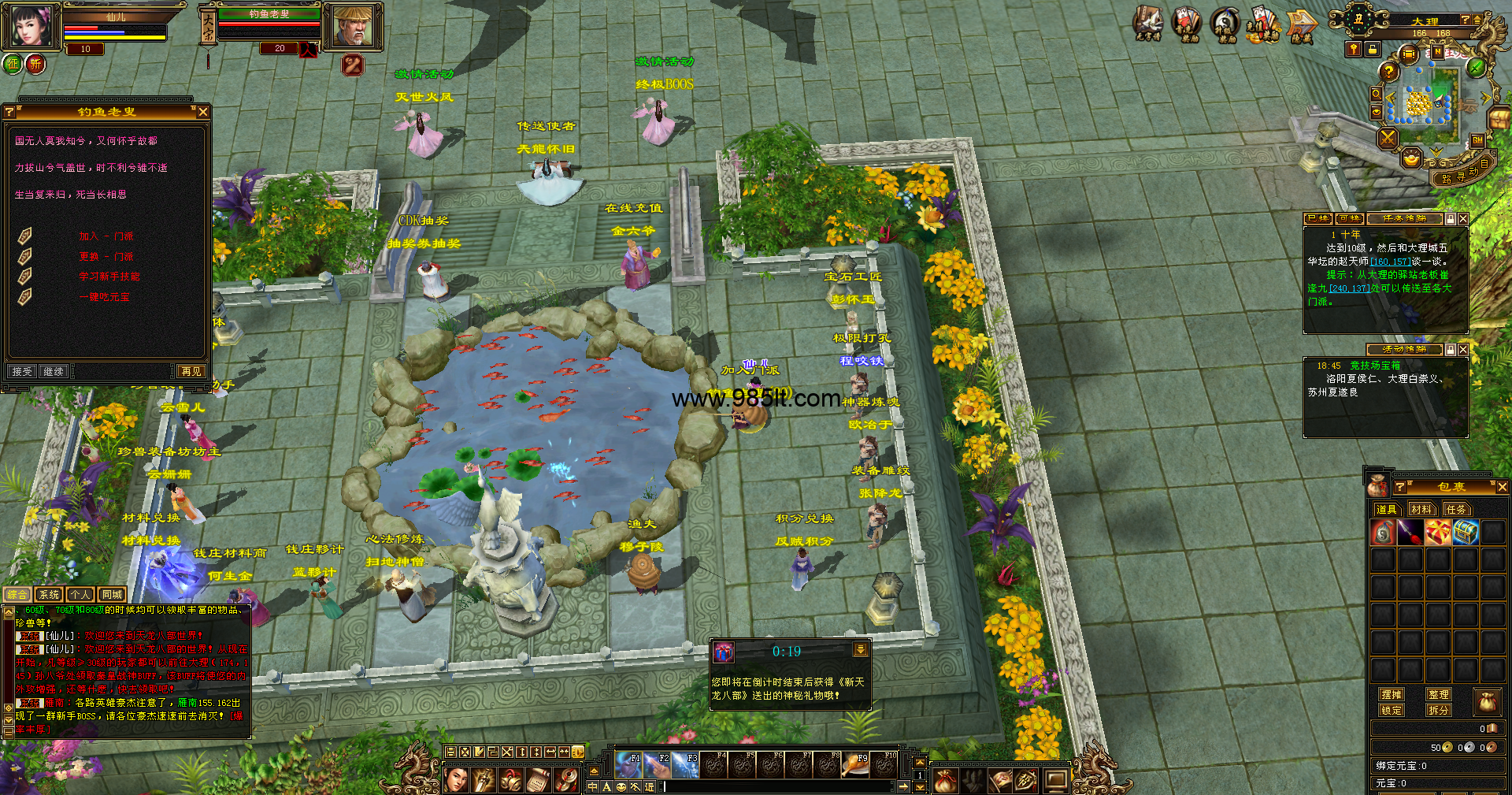
Task: Select the 一键吃元宝 dialogue option
Action: tap(105, 297)
